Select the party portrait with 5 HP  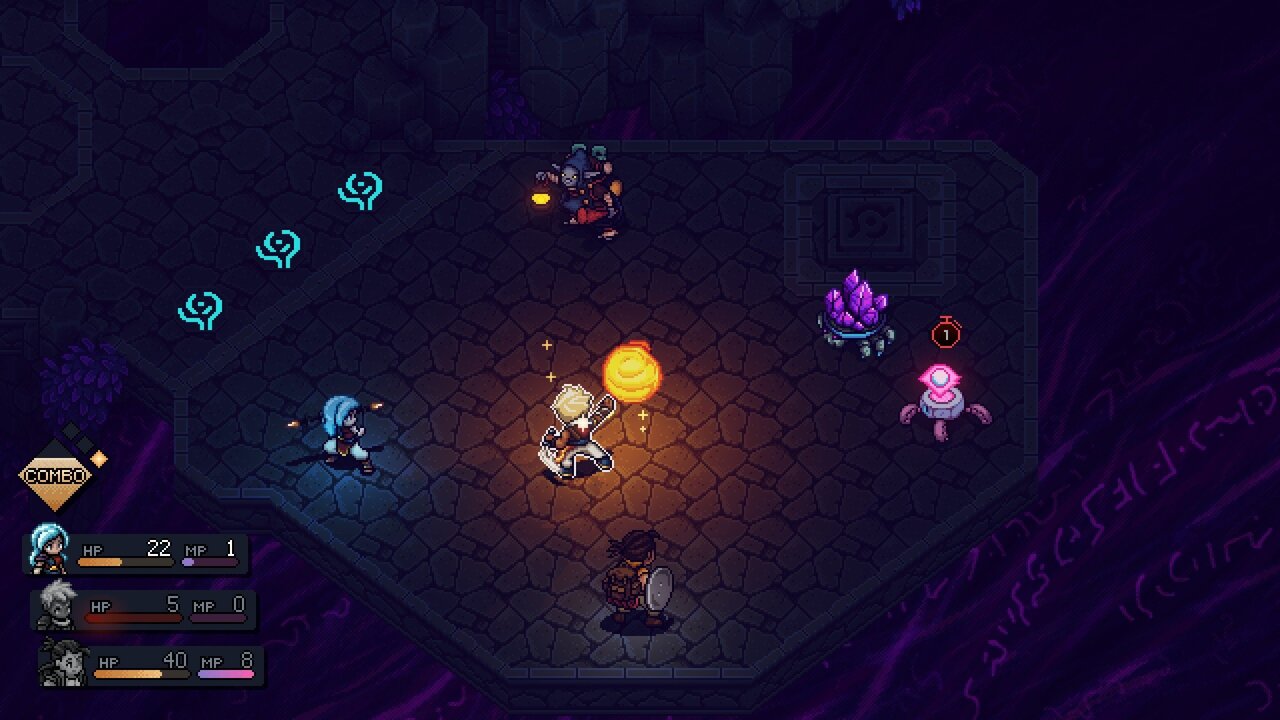click(57, 606)
